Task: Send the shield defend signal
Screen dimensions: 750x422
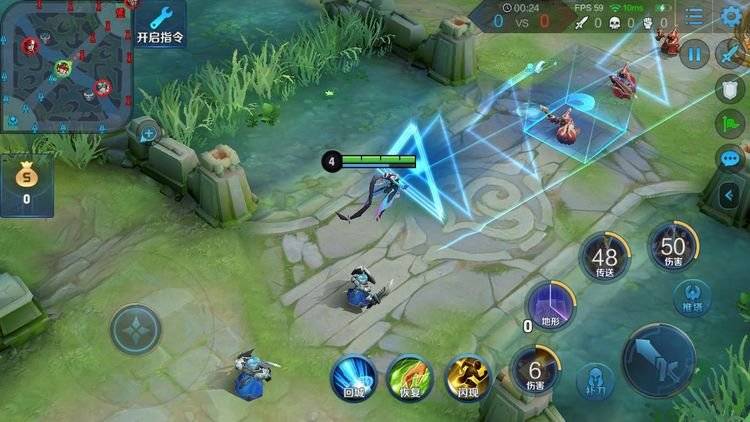Action: click(x=731, y=90)
